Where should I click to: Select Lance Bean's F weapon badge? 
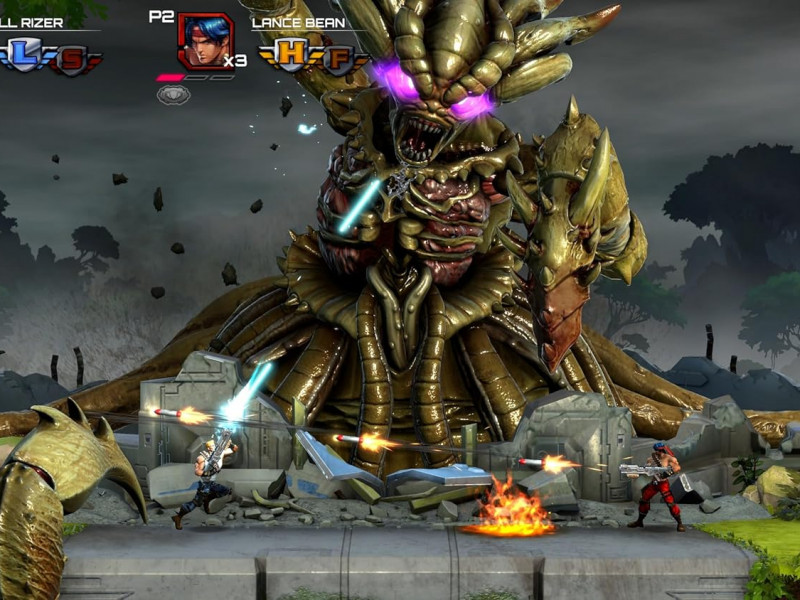point(336,59)
